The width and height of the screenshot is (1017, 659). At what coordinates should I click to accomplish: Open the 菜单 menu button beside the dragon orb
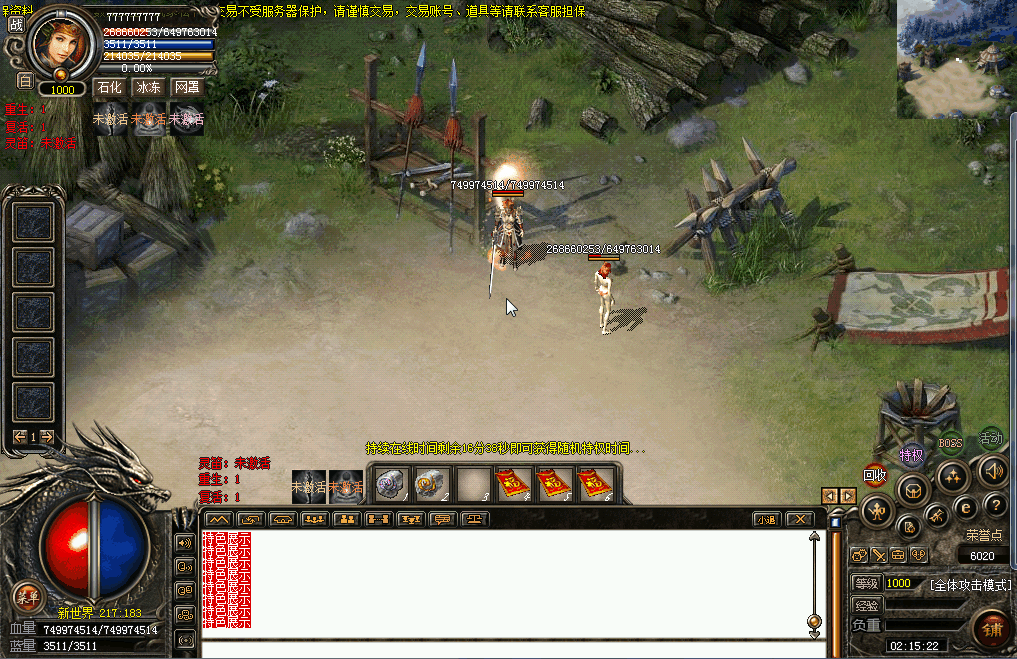[x=27, y=598]
